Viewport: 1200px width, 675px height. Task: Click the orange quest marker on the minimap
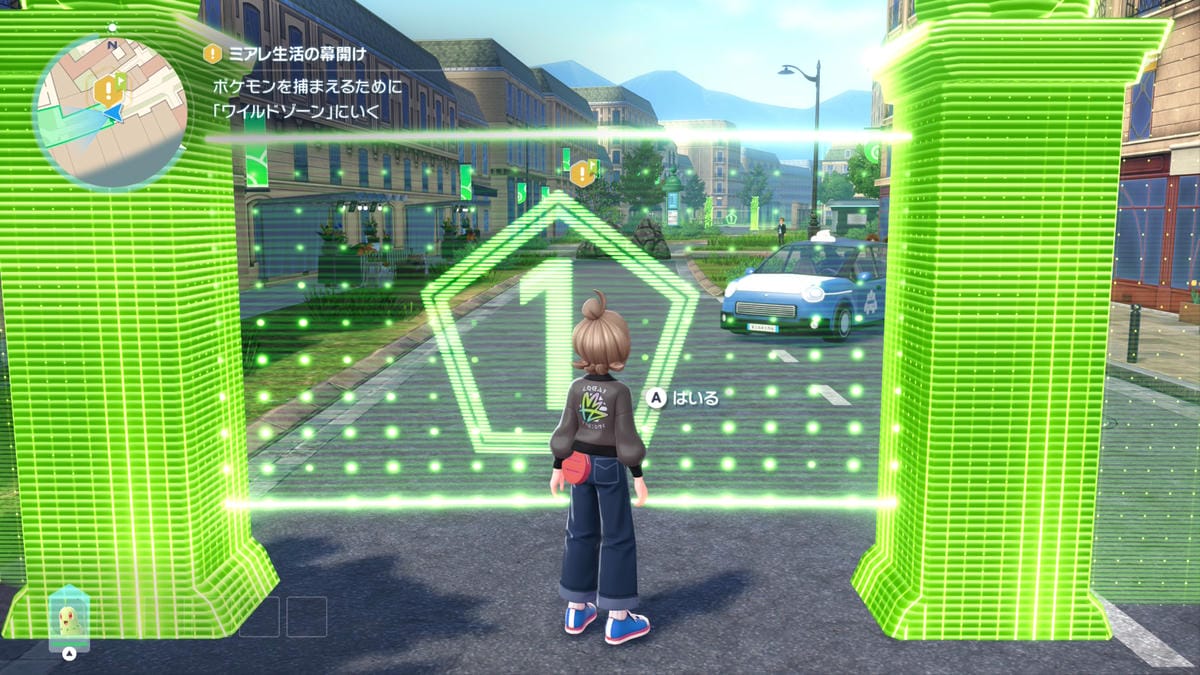[105, 91]
